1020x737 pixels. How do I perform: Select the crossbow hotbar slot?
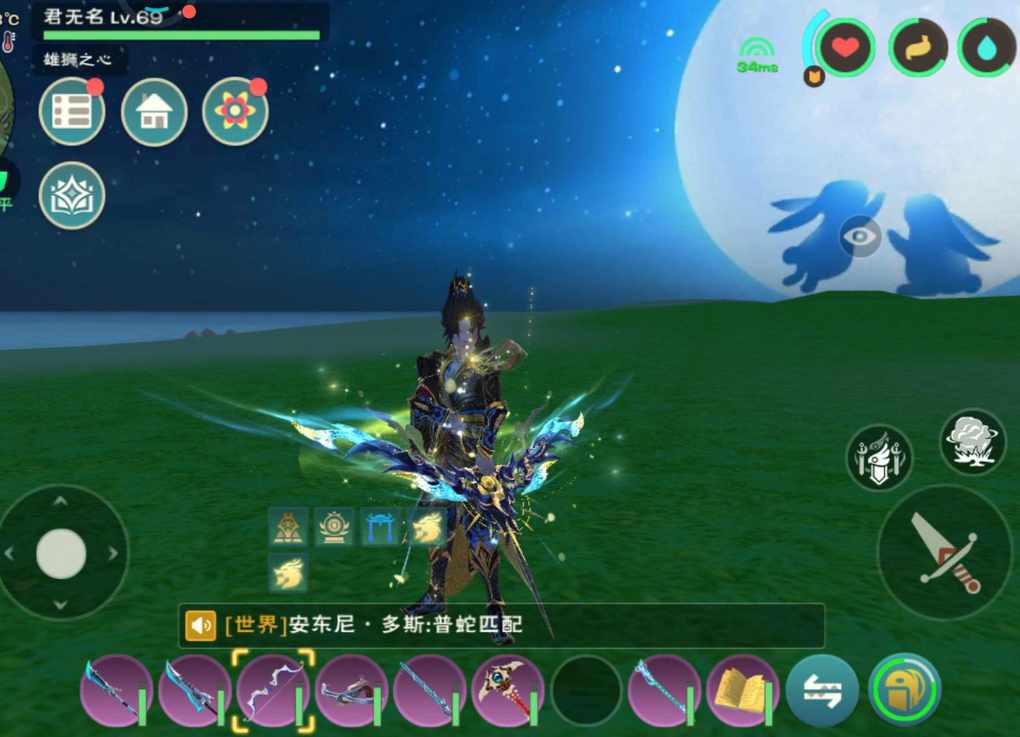point(351,690)
